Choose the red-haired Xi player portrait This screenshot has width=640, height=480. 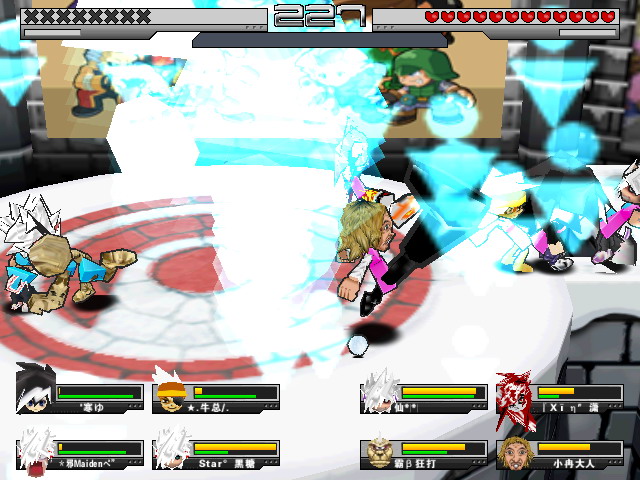click(x=516, y=392)
